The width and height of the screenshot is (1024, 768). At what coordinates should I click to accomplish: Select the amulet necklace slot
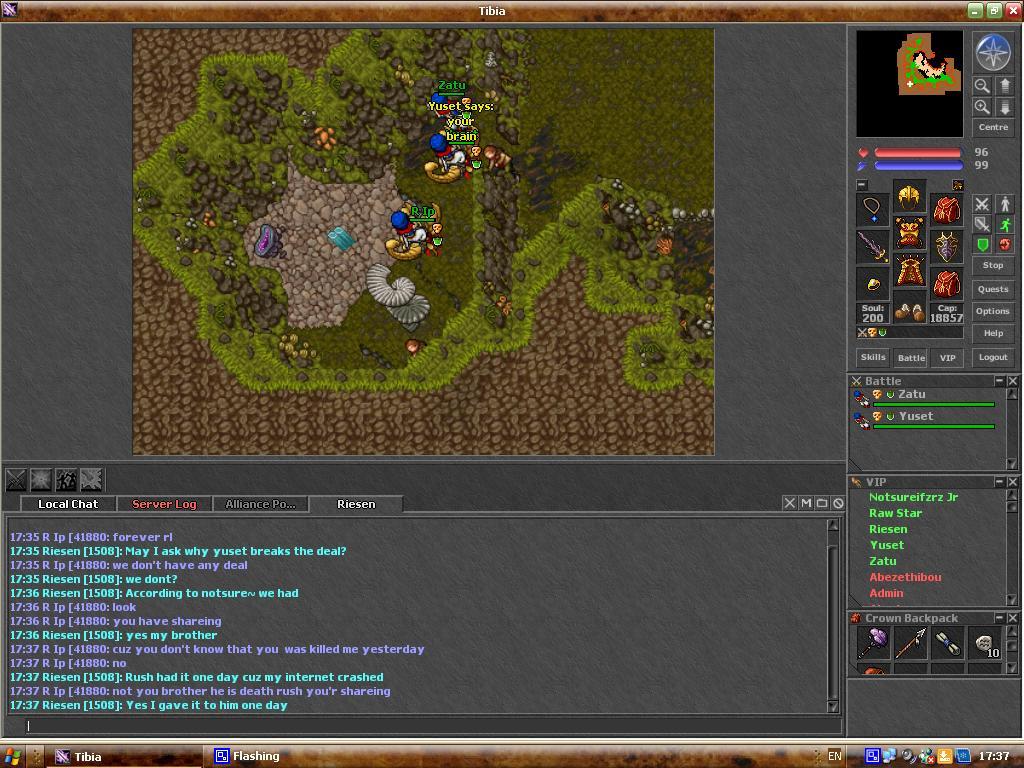tap(873, 209)
